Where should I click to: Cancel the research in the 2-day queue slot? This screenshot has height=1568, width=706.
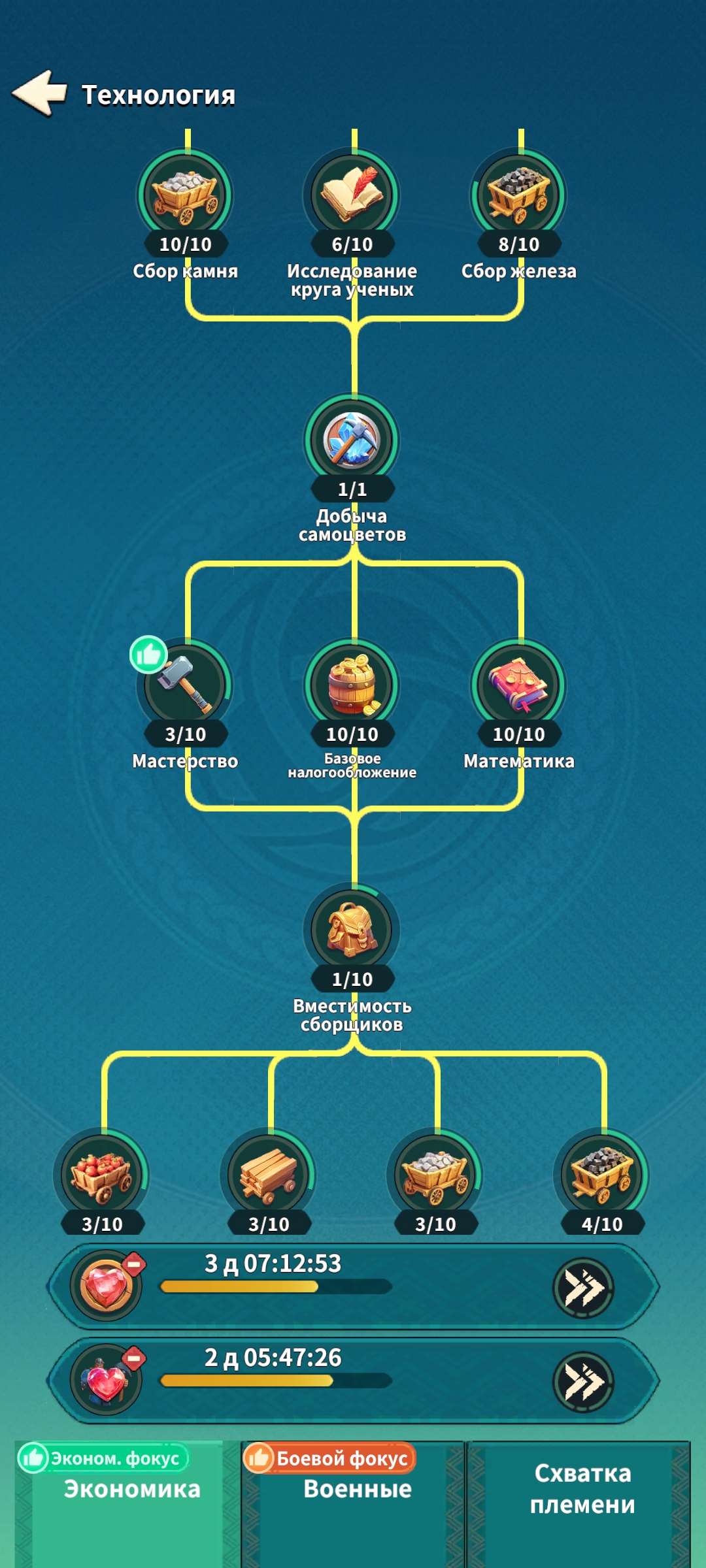point(134,1359)
